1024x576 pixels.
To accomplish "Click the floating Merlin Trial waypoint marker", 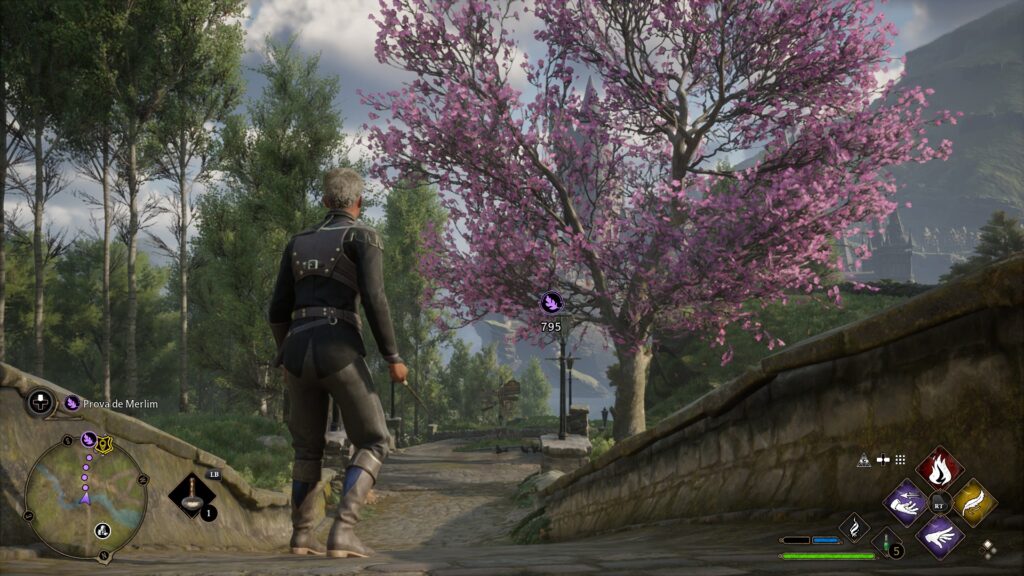I will [x=551, y=302].
